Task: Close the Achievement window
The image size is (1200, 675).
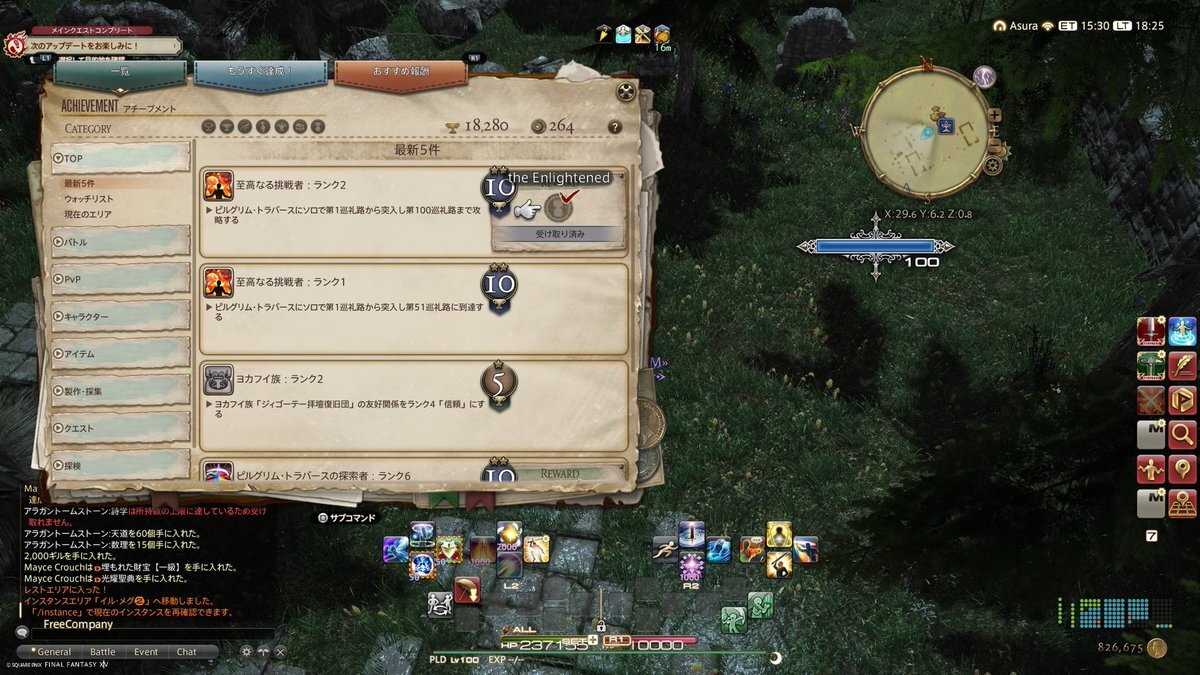Action: coord(627,92)
